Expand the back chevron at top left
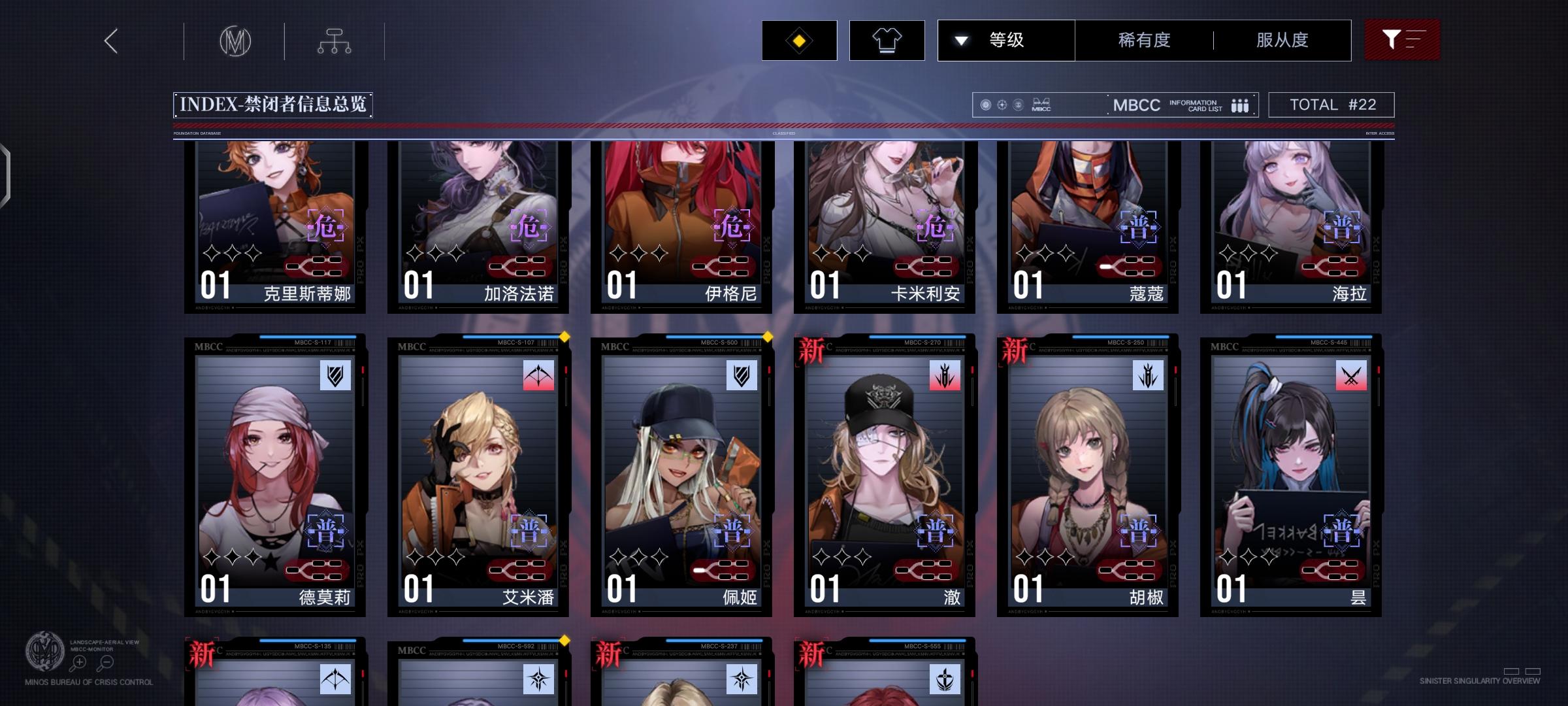The image size is (1568, 706). pyautogui.click(x=110, y=41)
